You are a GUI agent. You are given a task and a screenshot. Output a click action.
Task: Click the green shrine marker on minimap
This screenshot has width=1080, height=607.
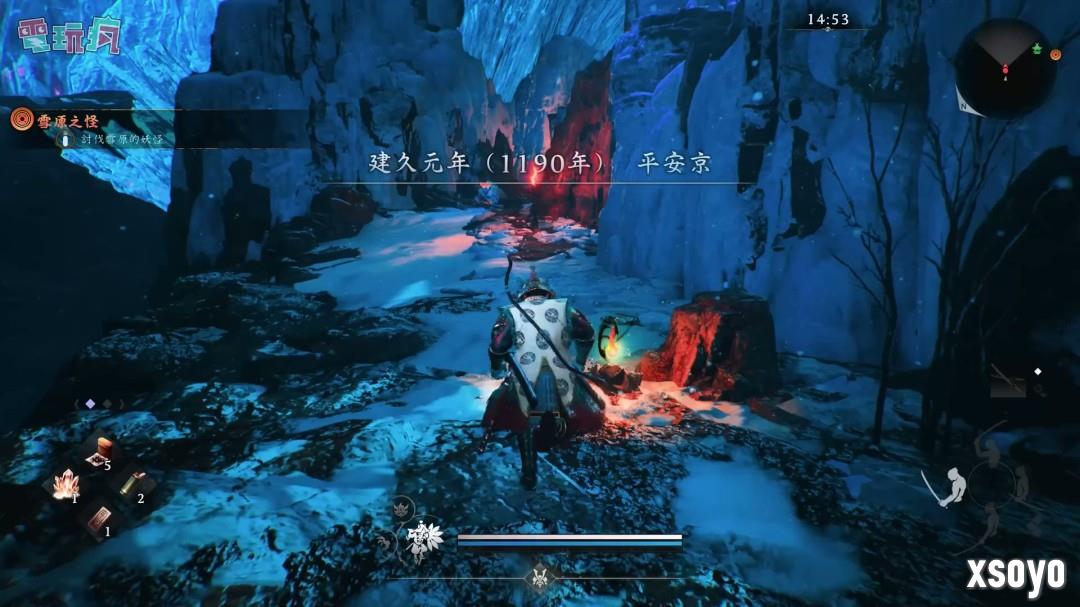click(x=1036, y=49)
